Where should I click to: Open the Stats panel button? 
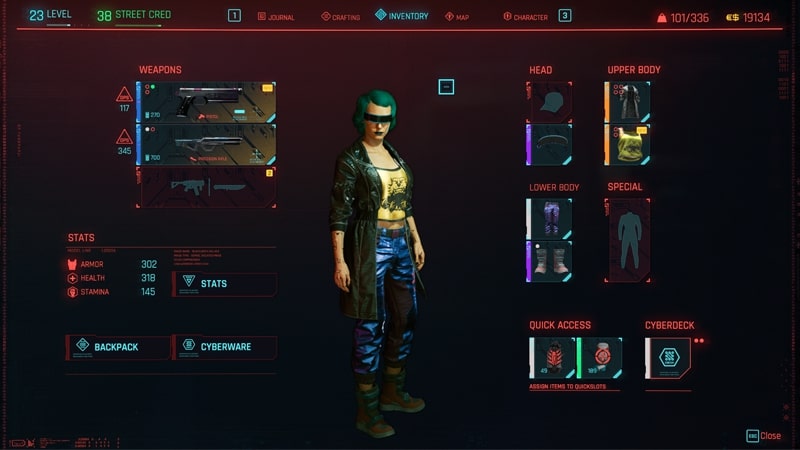coord(225,284)
